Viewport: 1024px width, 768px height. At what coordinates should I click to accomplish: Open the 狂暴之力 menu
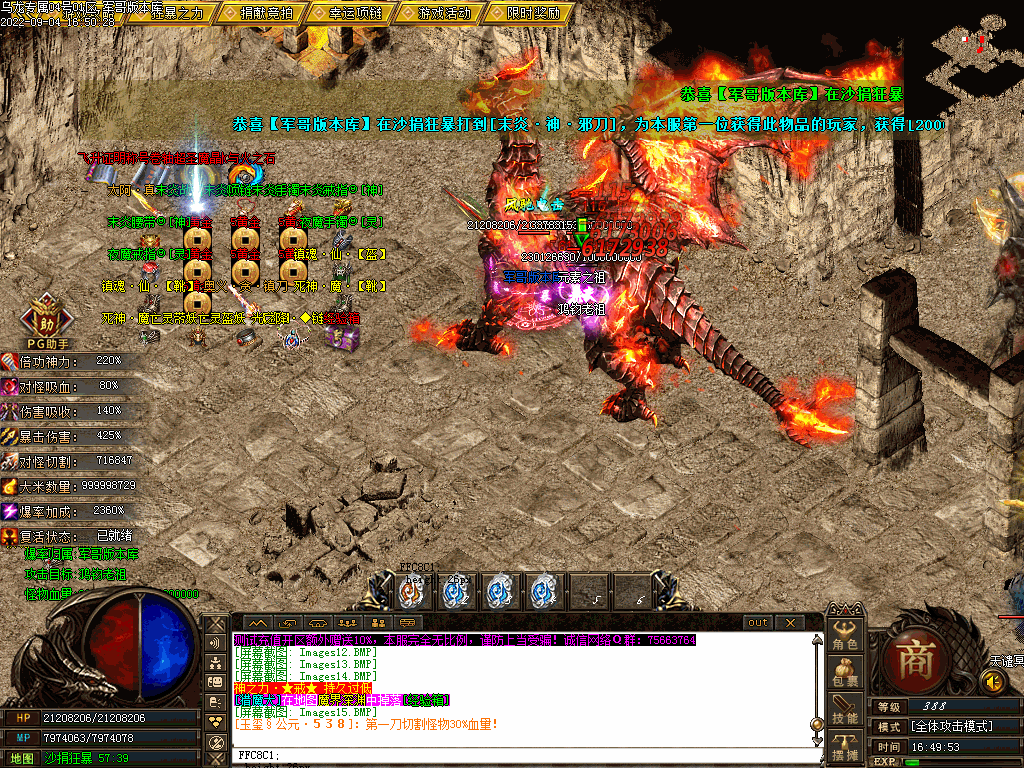pos(176,13)
